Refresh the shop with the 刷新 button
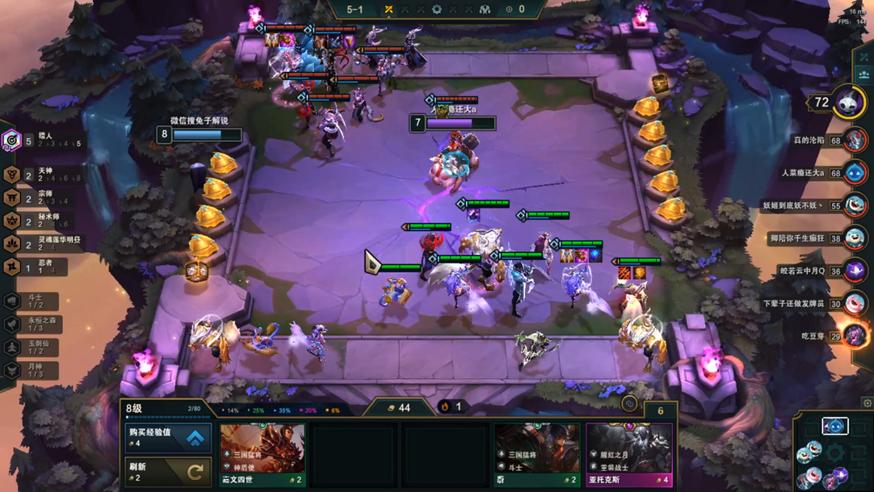874x492 pixels. (x=167, y=470)
